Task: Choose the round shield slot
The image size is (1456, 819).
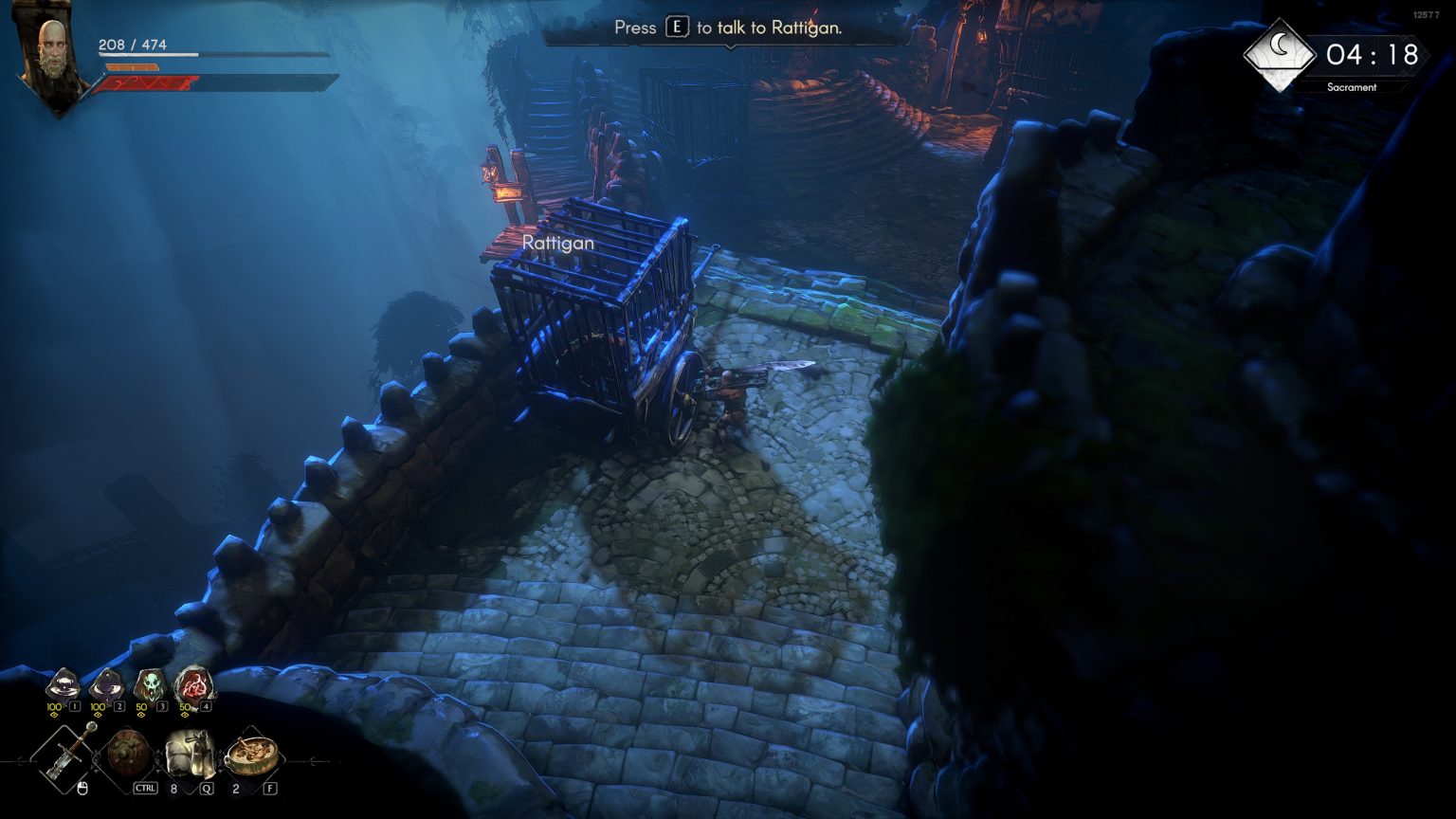Action: pyautogui.click(x=124, y=754)
